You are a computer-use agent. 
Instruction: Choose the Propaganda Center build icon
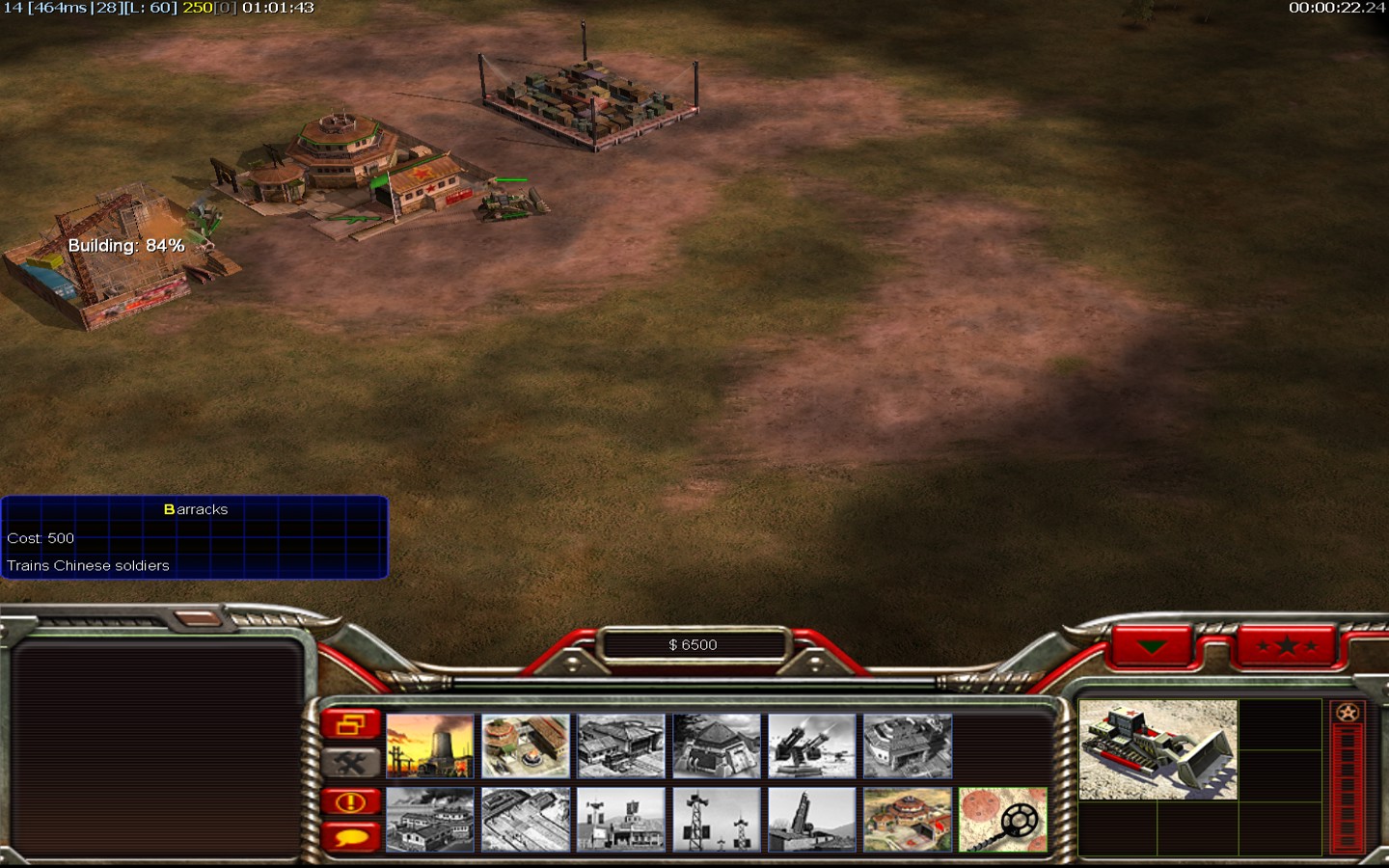click(430, 820)
